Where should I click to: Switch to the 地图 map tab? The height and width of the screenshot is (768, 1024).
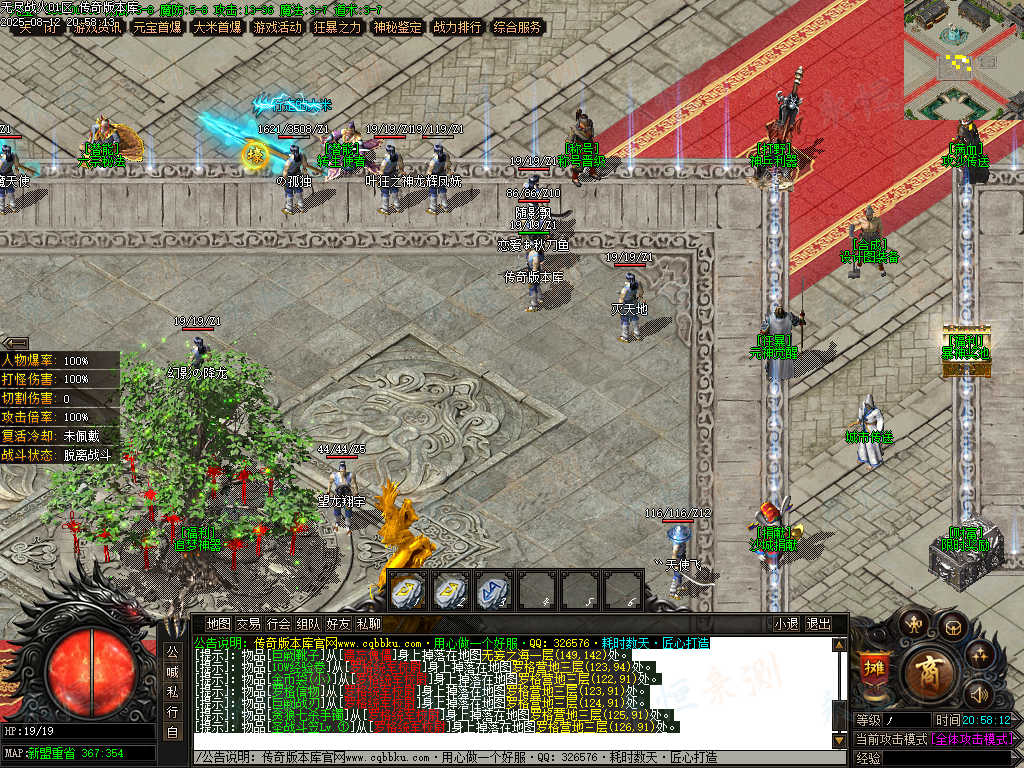218,624
